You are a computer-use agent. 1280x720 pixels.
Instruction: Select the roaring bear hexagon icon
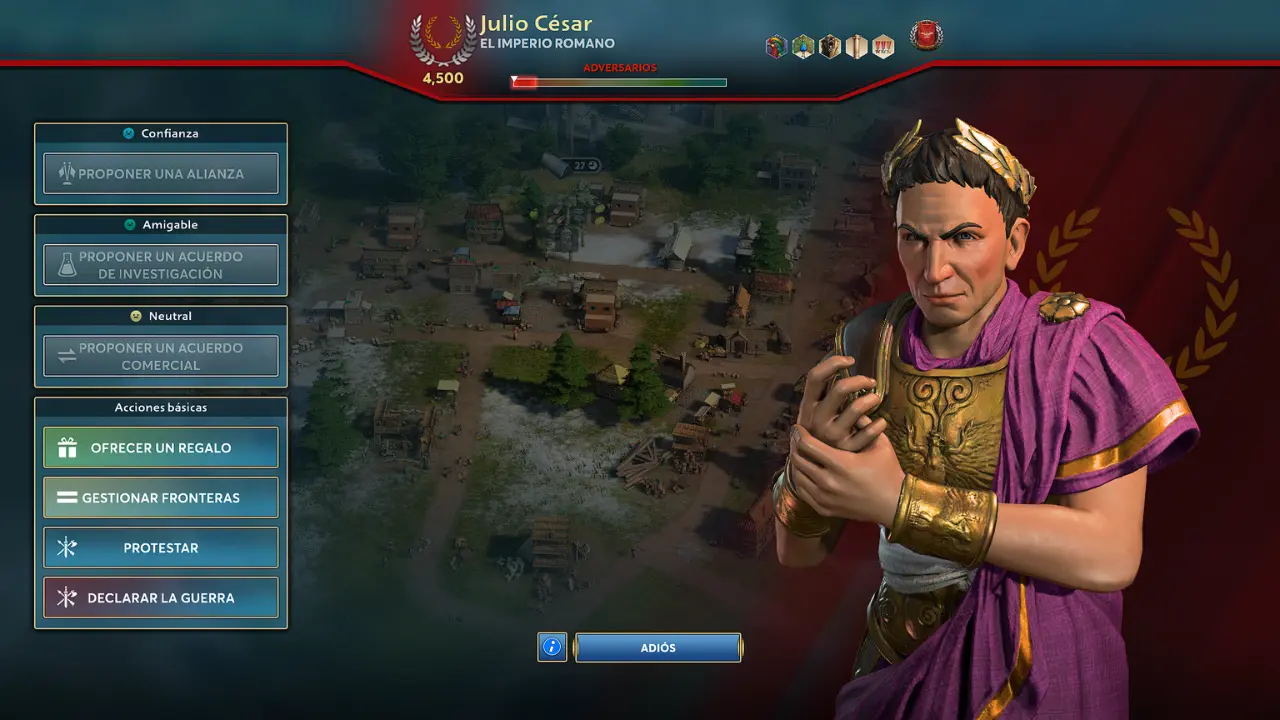point(830,47)
